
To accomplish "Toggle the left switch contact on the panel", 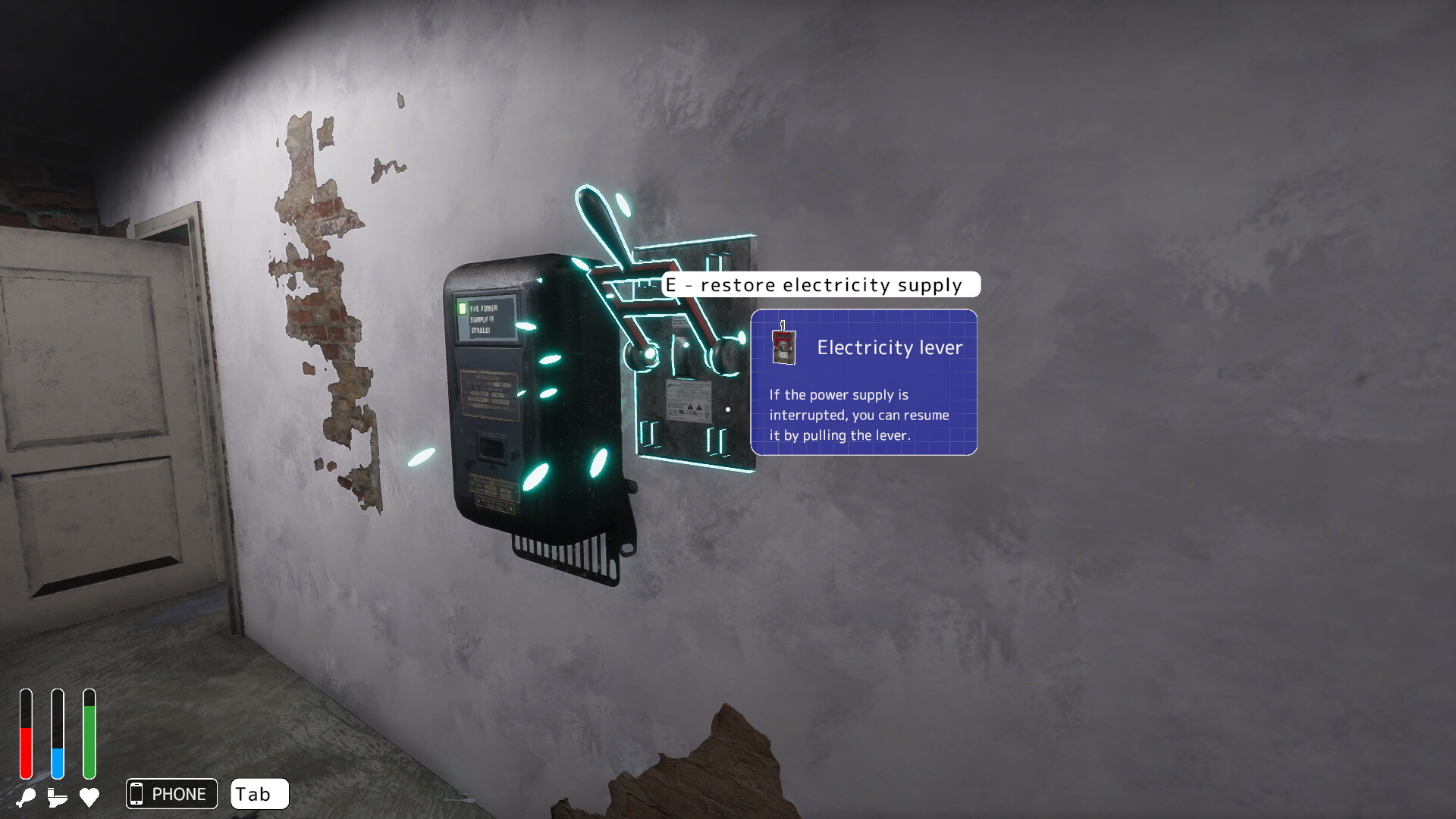I will coord(641,353).
